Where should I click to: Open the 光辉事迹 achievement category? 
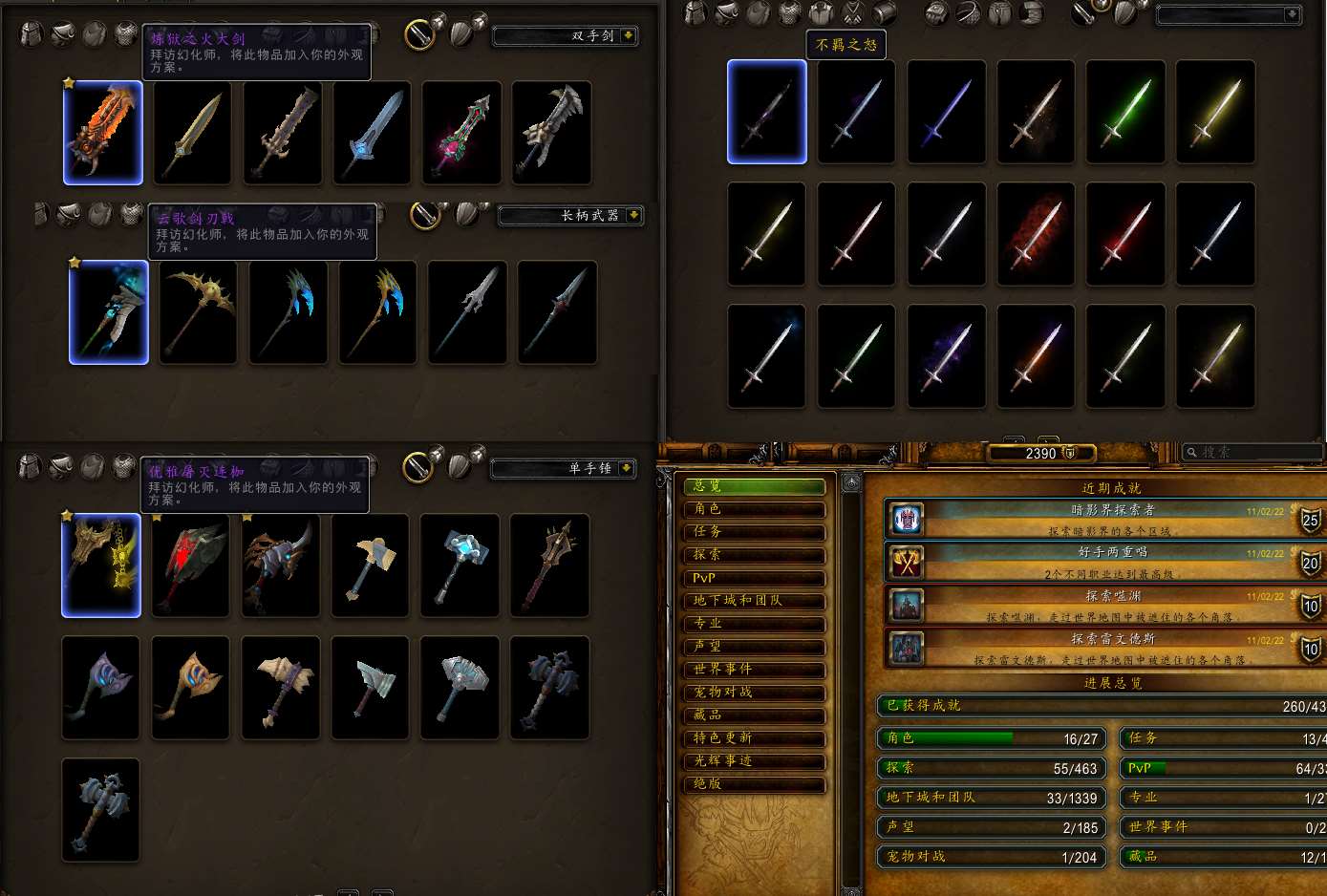754,761
